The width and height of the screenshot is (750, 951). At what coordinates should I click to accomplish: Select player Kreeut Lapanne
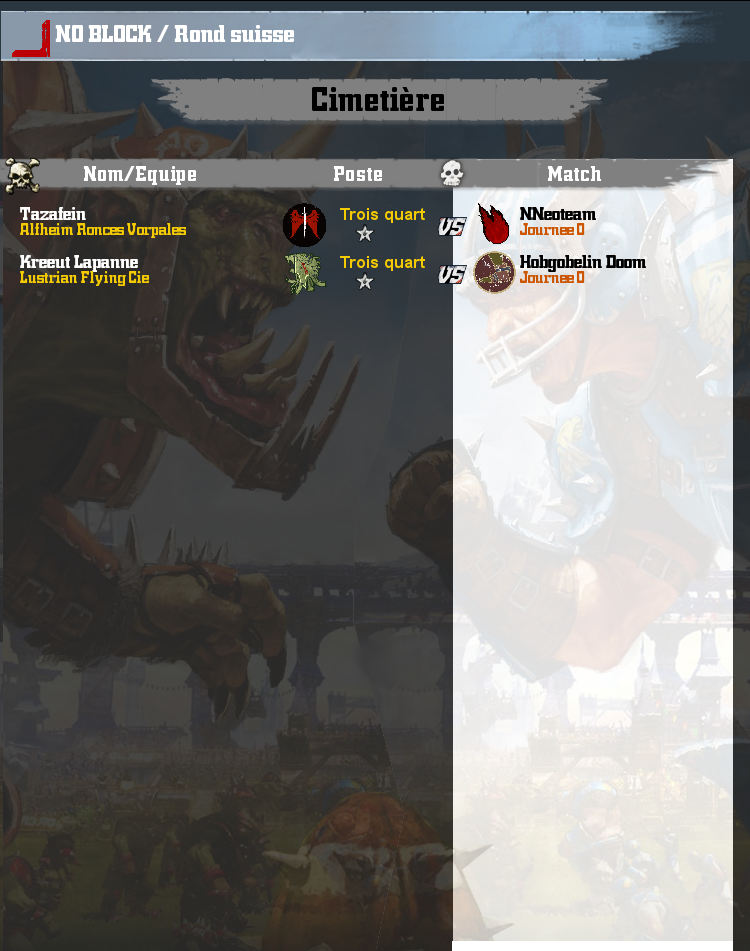tap(79, 262)
